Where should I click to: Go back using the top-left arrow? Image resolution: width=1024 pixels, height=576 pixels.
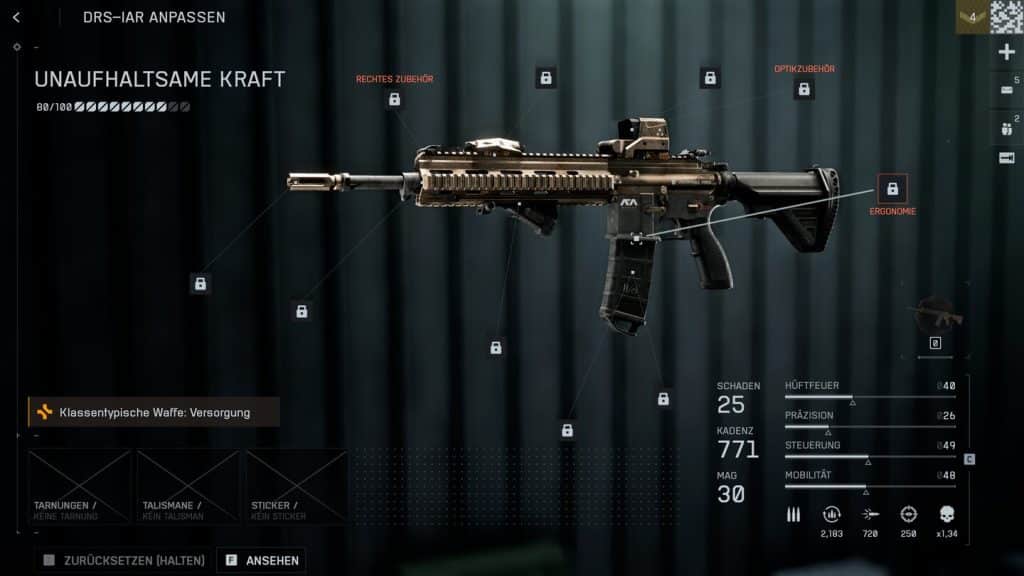pyautogui.click(x=16, y=17)
